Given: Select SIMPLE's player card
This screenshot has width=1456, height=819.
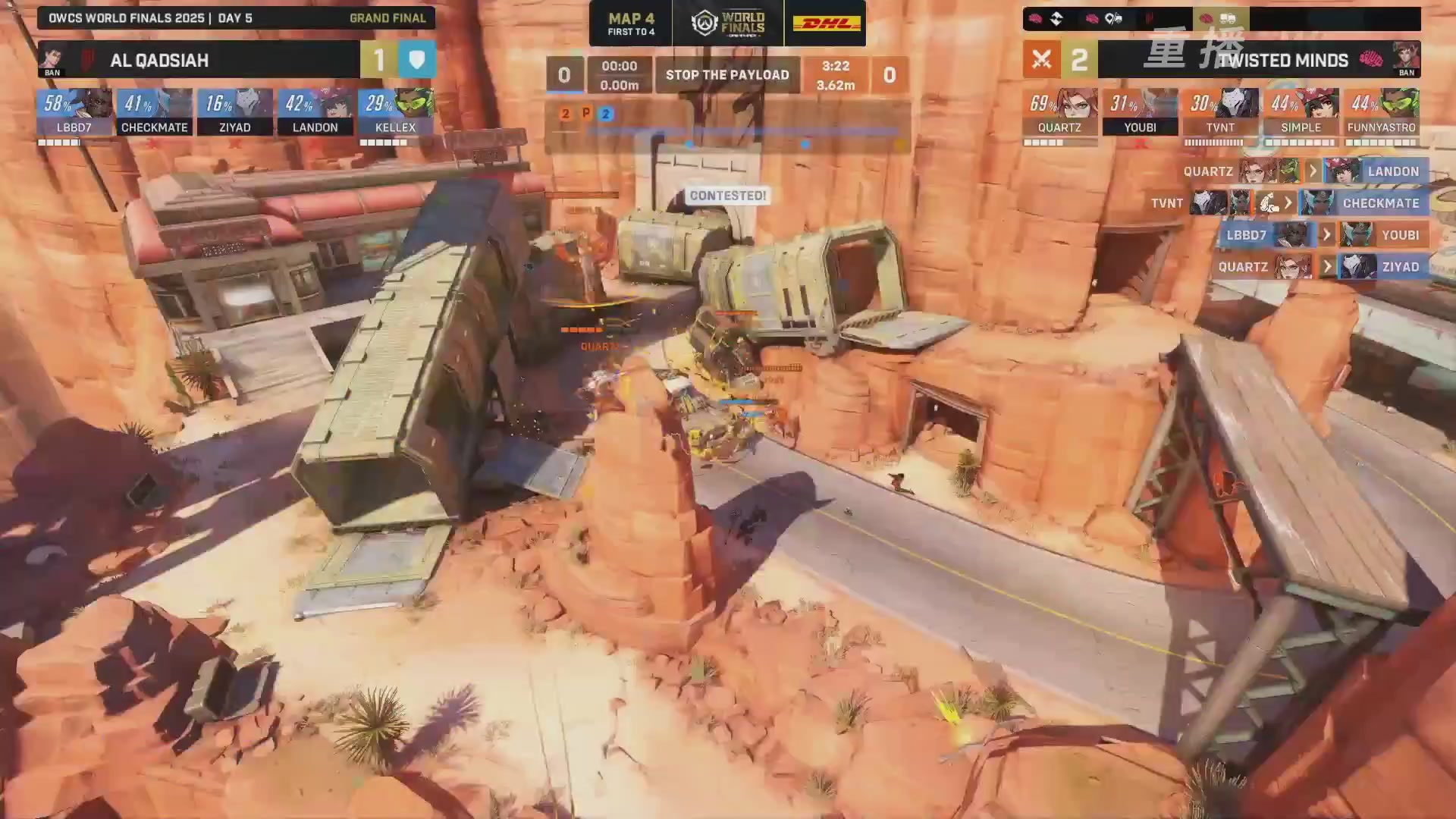Looking at the screenshot, I should pyautogui.click(x=1301, y=112).
